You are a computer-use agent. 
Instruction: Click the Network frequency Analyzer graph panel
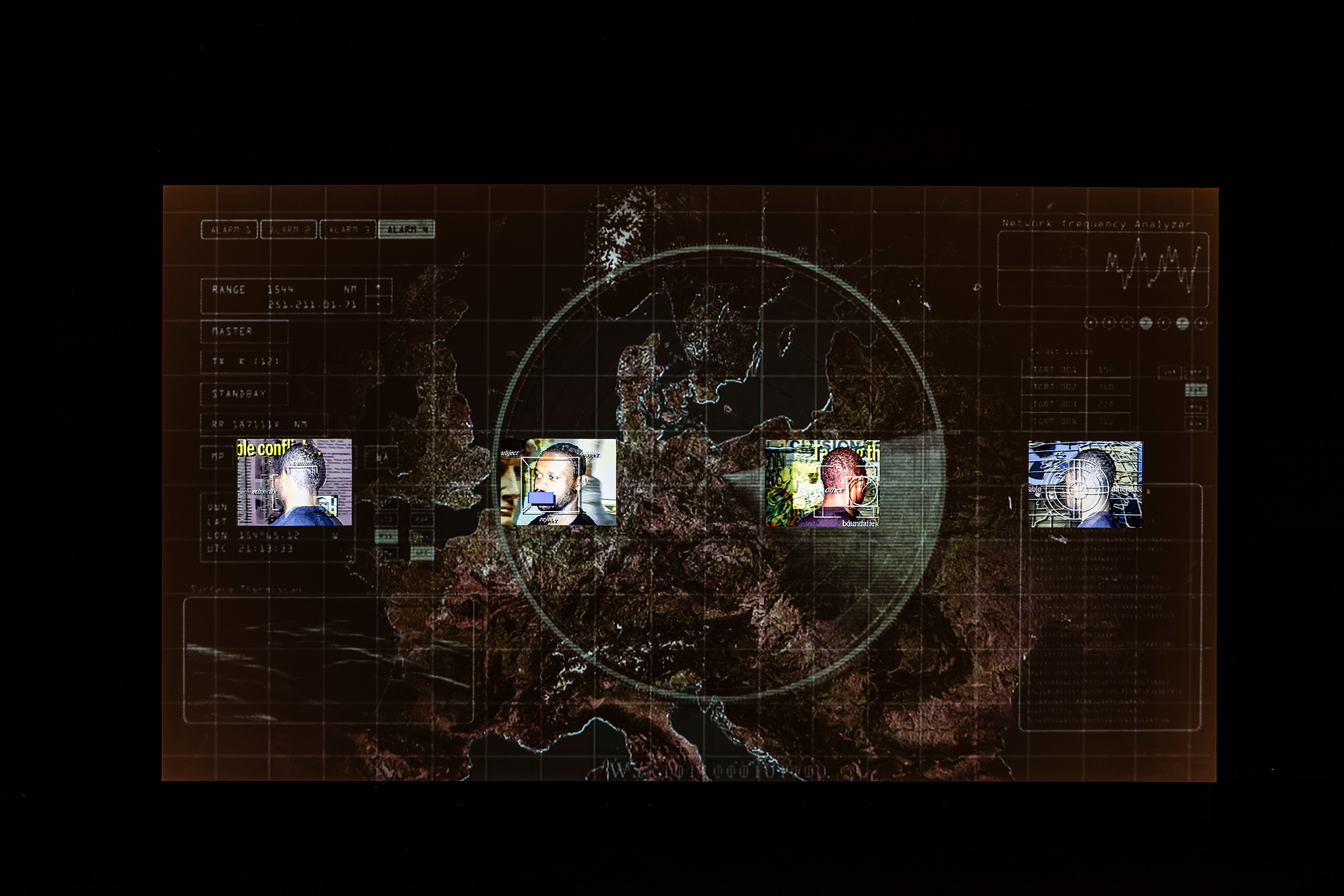coord(1102,269)
